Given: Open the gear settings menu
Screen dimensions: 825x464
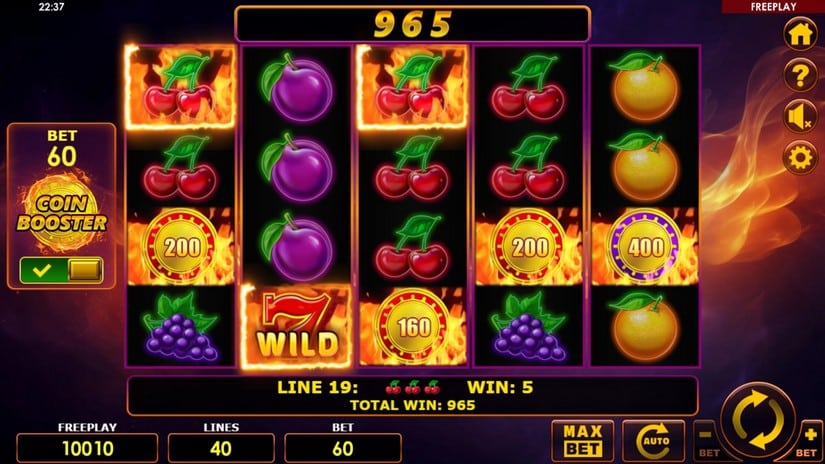Looking at the screenshot, I should point(799,157).
